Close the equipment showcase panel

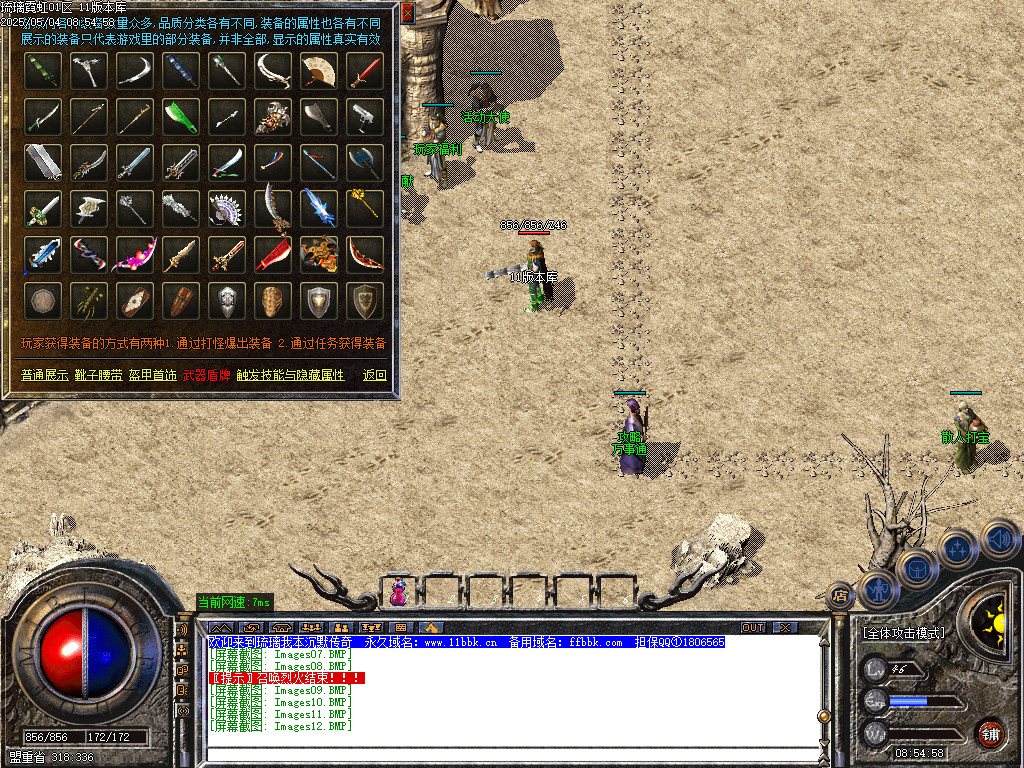407,14
